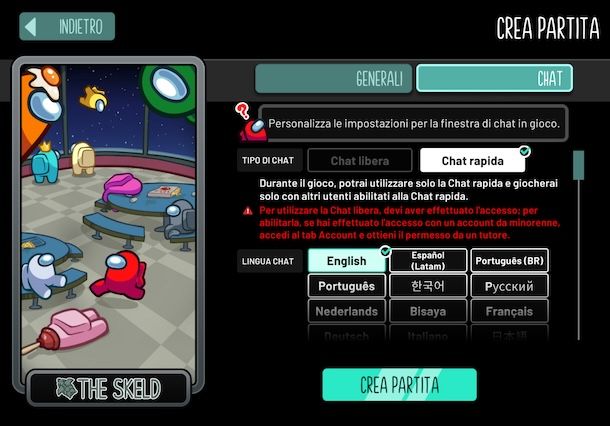Choose the Chat libera option
This screenshot has width=610, height=426.
(359, 160)
